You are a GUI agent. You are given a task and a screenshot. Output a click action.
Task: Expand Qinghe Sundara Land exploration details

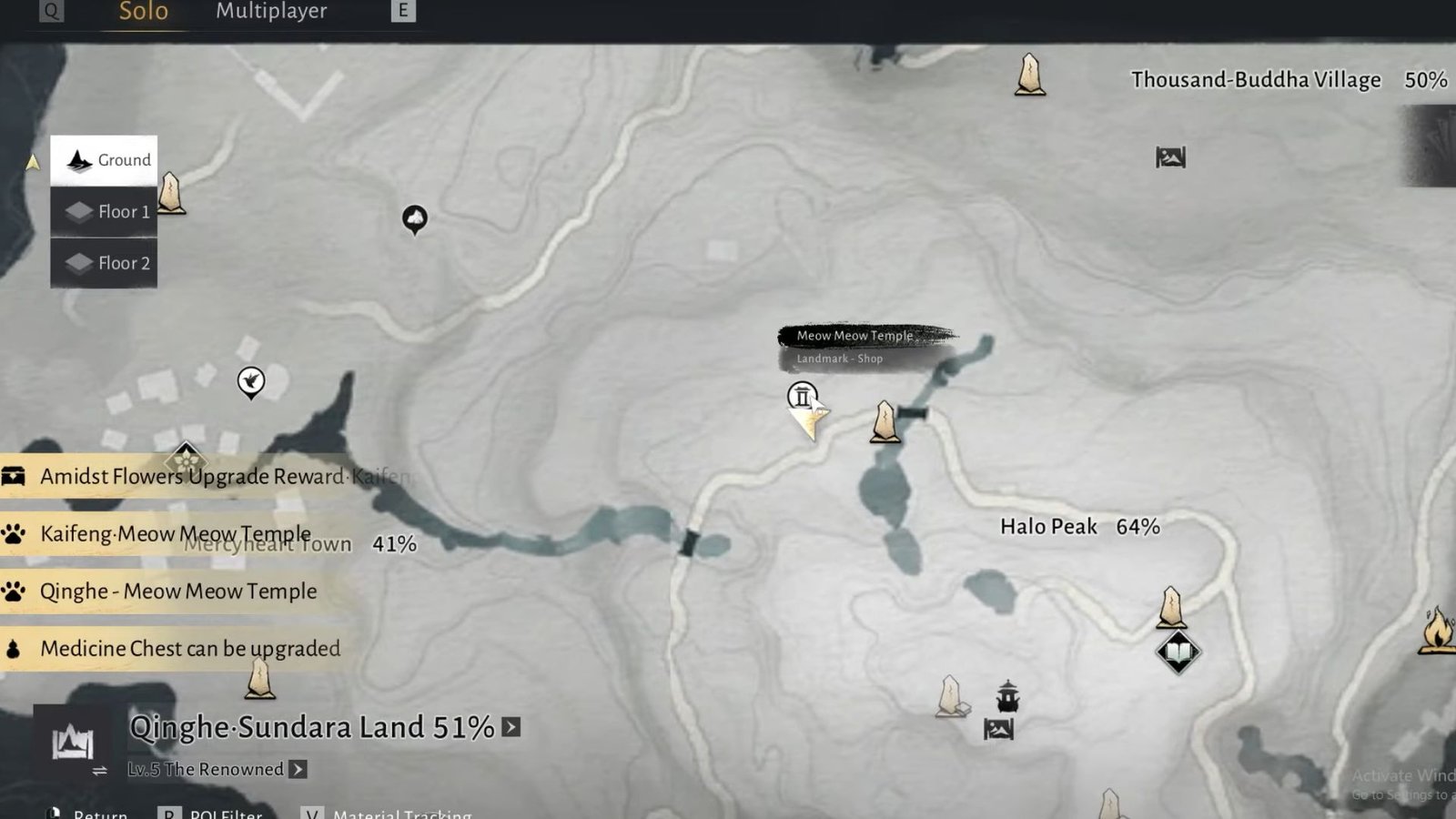coord(511,727)
